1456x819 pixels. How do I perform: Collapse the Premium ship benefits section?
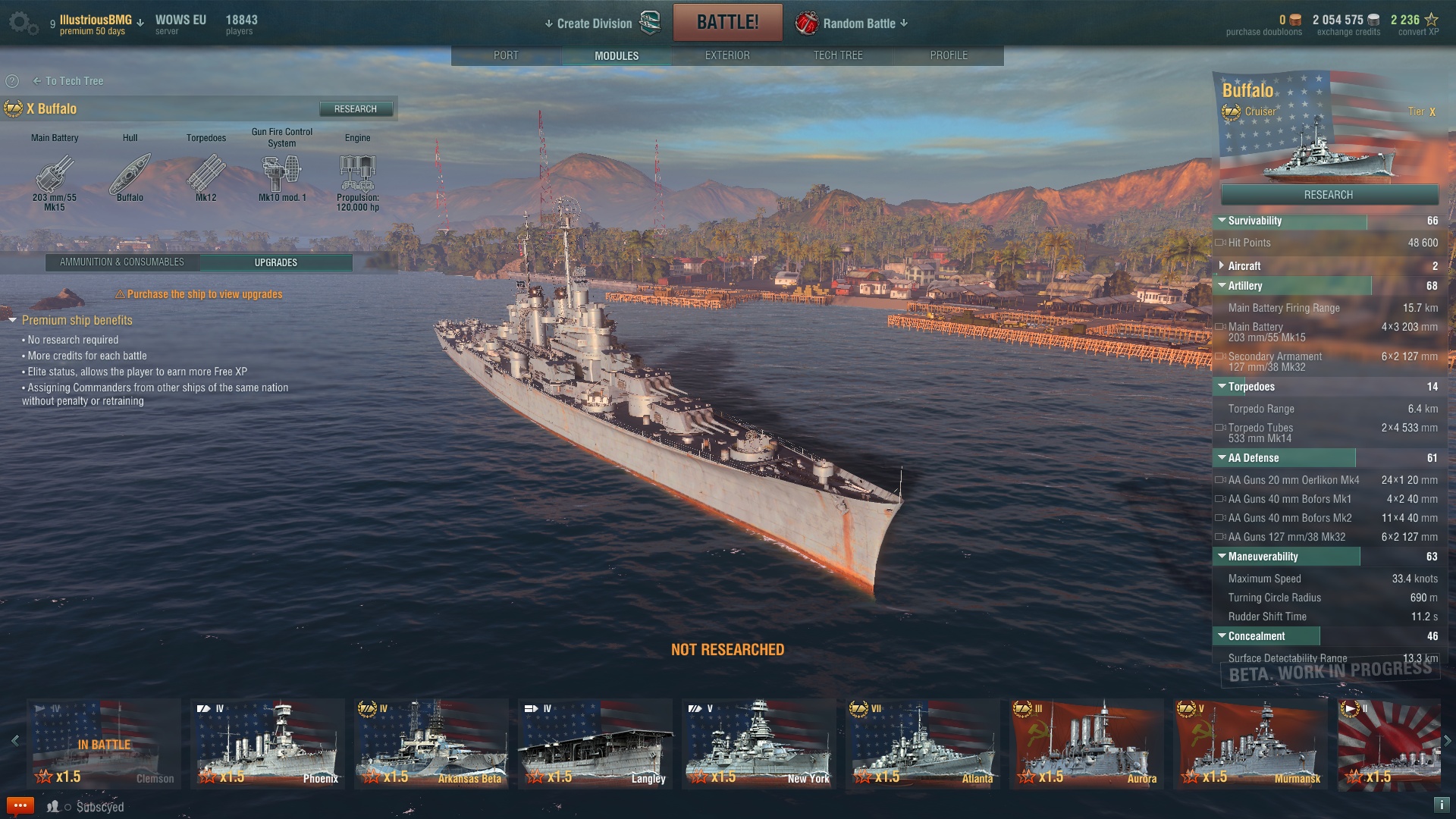point(13,321)
